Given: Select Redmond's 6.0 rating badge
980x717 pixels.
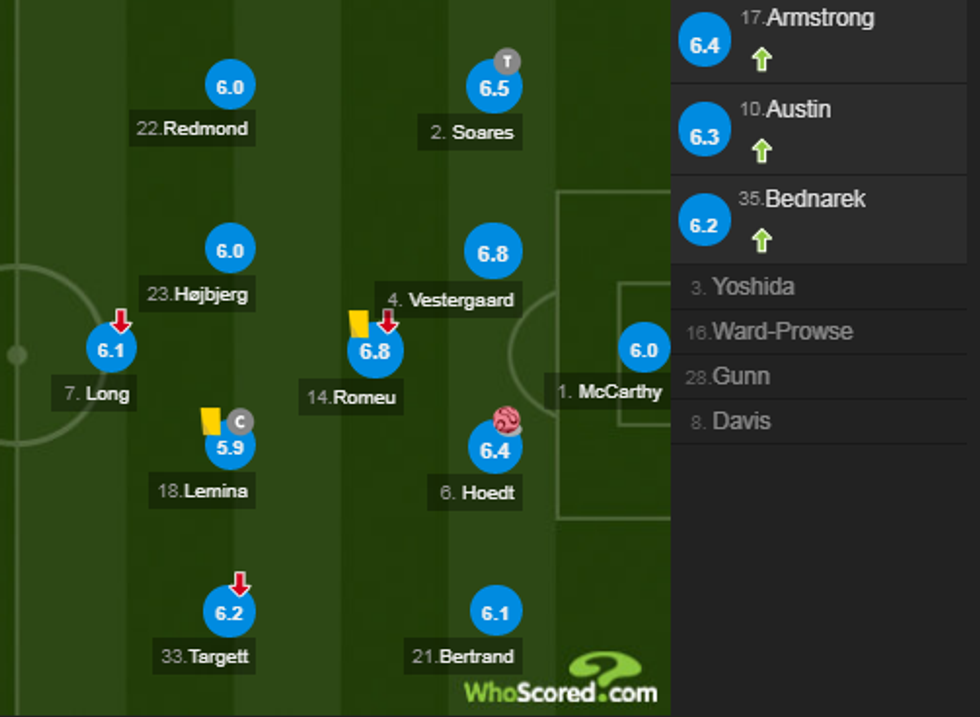Looking at the screenshot, I should pyautogui.click(x=230, y=87).
